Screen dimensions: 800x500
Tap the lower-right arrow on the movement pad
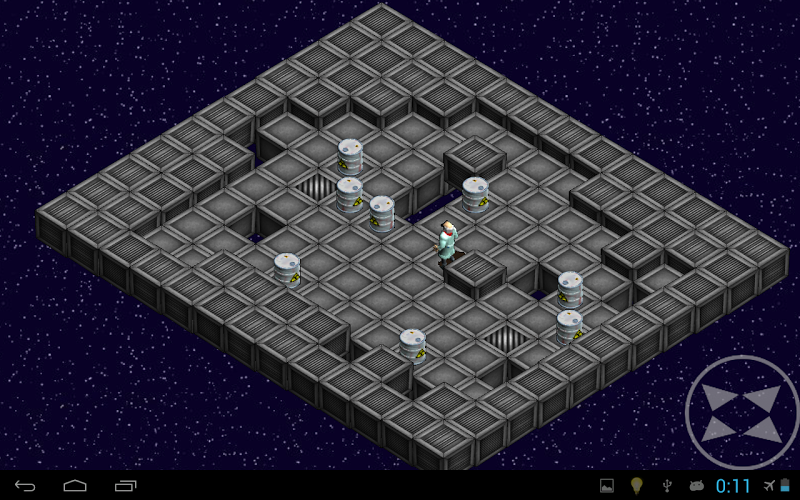(765, 430)
